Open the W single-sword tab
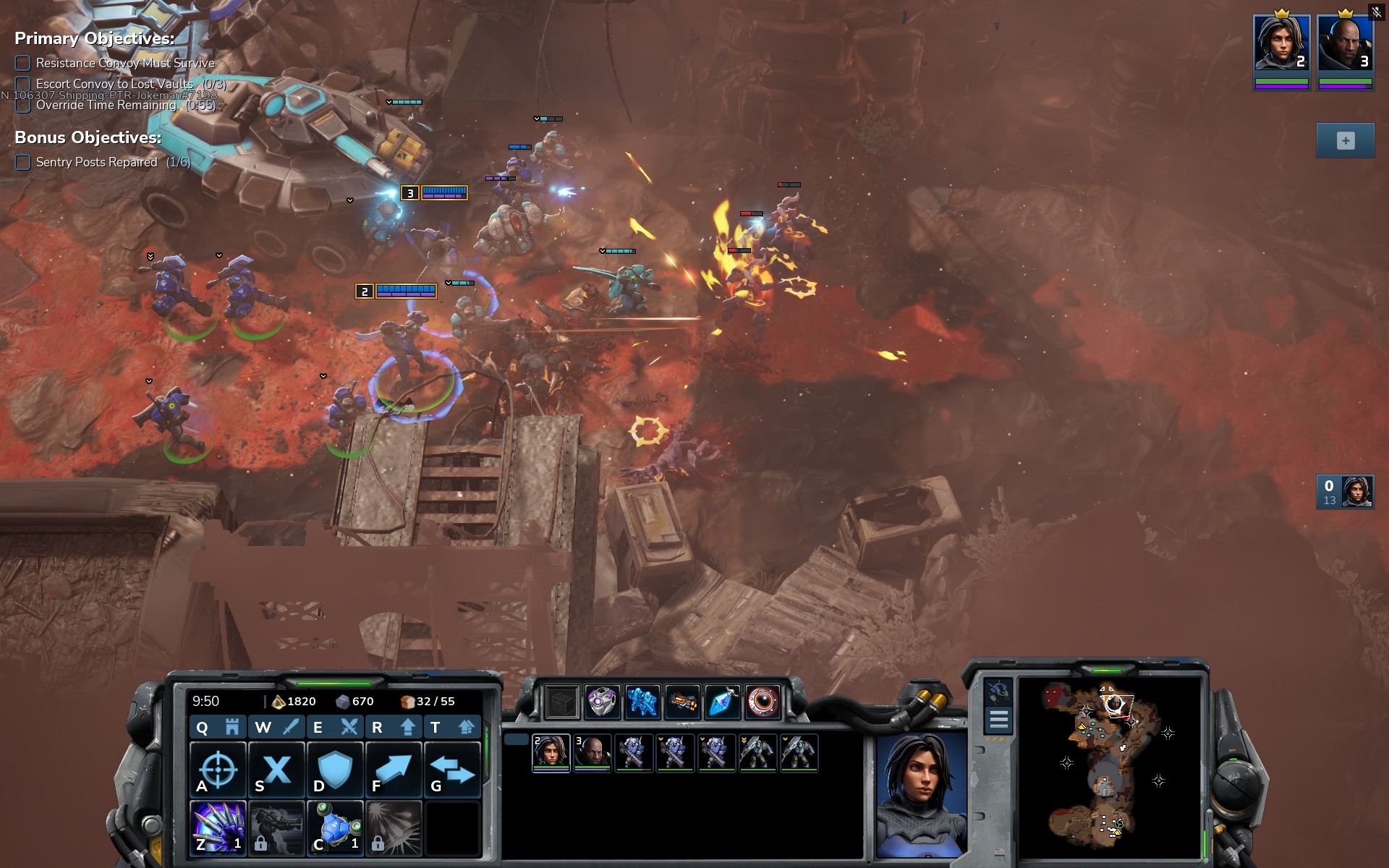The image size is (1389, 868). tap(276, 727)
